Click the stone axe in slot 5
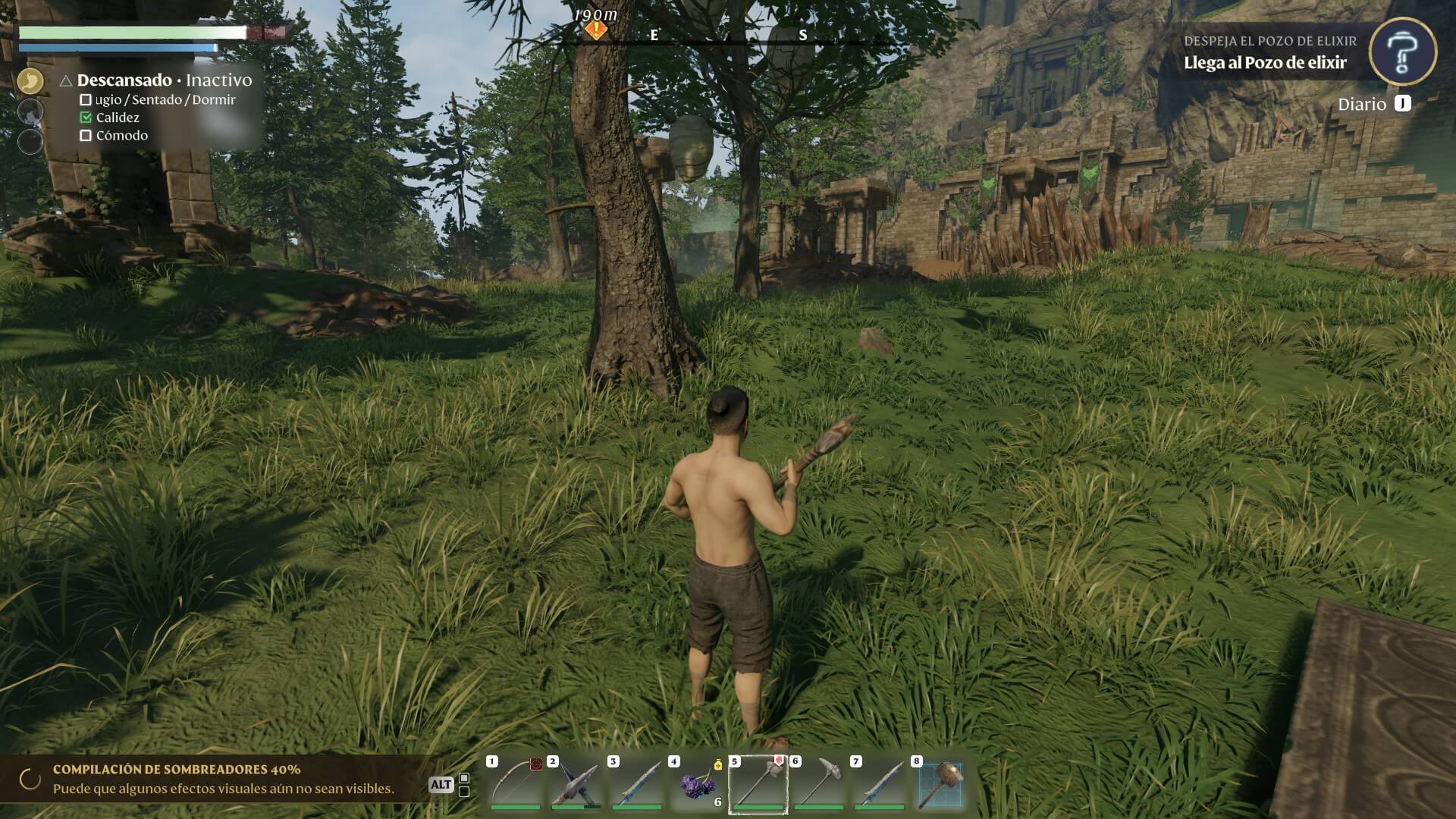The height and width of the screenshot is (819, 1456). click(x=758, y=783)
